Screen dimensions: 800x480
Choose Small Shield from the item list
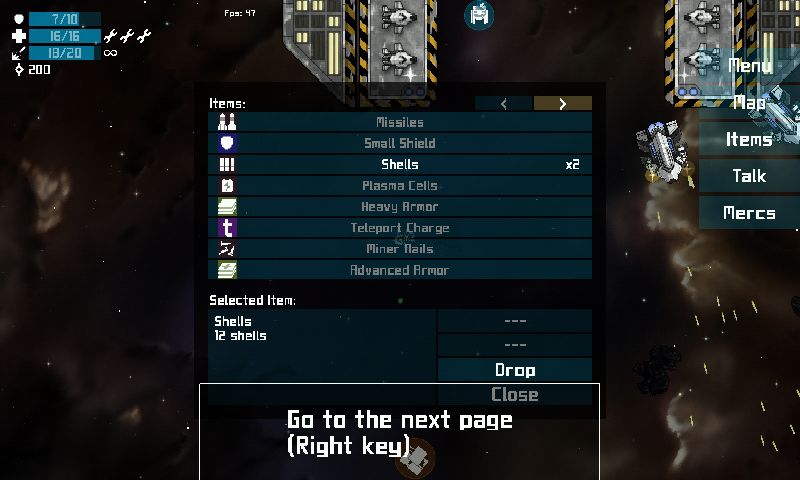tap(400, 143)
